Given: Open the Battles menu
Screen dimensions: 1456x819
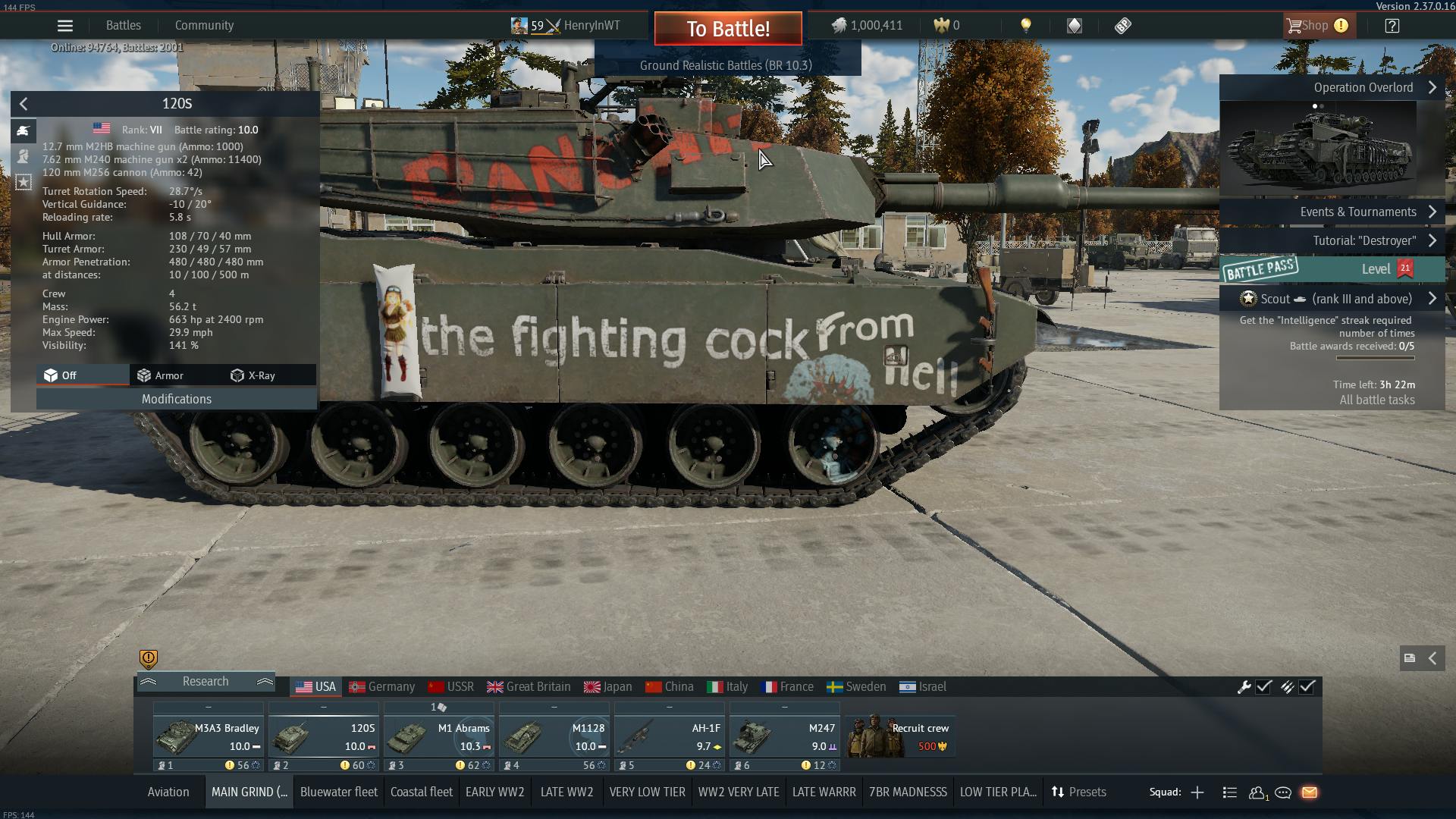Looking at the screenshot, I should click(x=124, y=26).
